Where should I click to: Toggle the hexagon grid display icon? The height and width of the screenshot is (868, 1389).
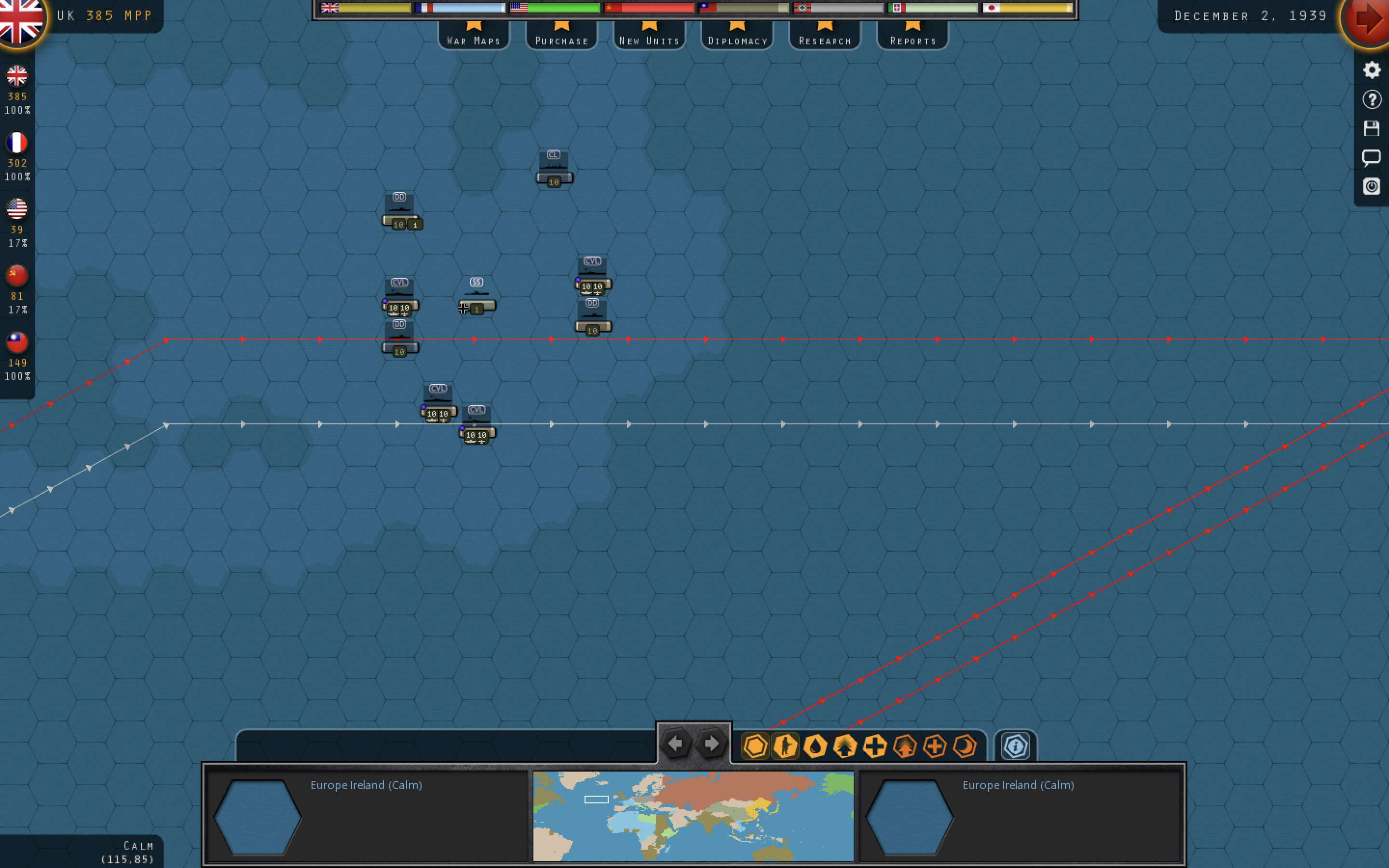point(756,746)
